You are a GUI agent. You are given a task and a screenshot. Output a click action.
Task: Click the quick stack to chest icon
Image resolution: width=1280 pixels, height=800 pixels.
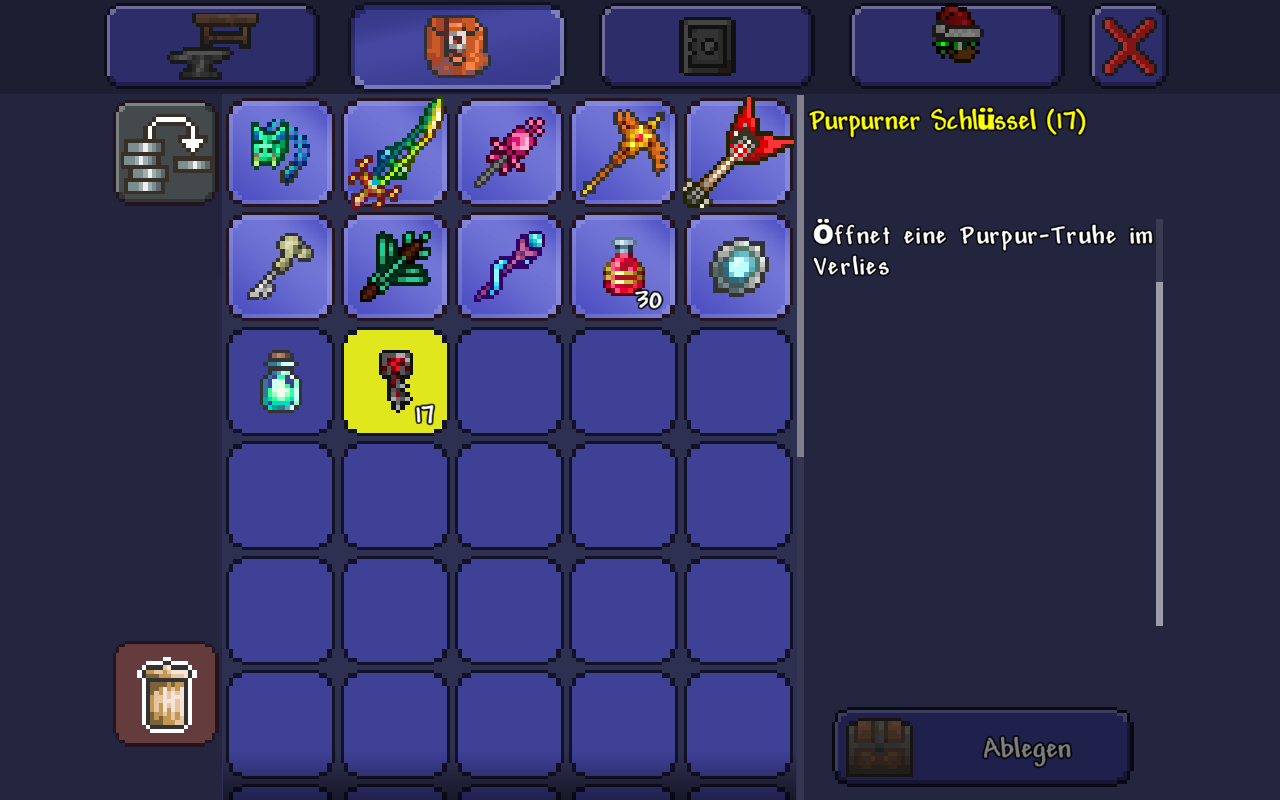(x=165, y=152)
